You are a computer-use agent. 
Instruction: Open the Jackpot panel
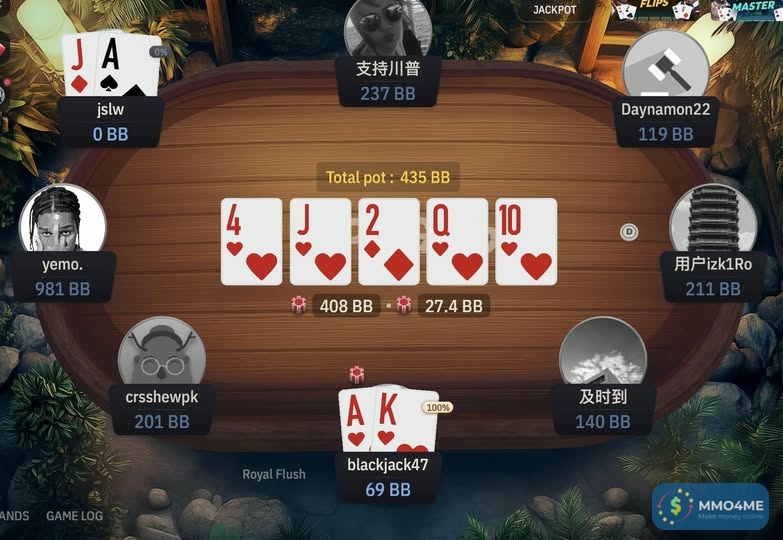[x=554, y=10]
